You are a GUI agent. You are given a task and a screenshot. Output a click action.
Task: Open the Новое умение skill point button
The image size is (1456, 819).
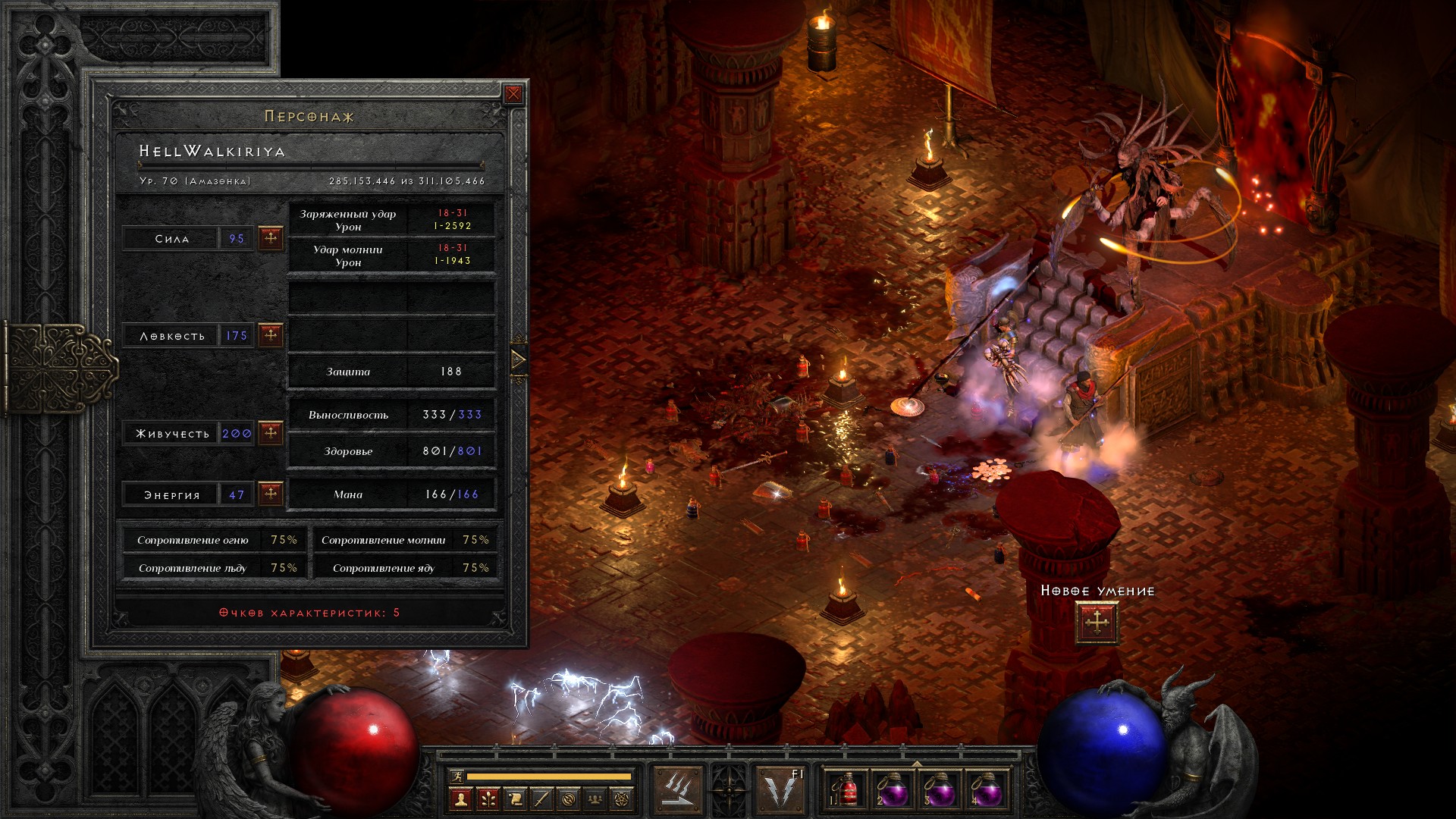coord(1097,623)
